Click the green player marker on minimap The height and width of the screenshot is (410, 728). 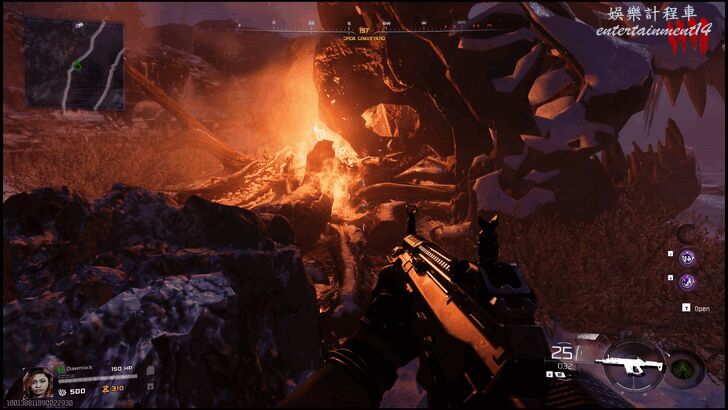click(x=77, y=66)
